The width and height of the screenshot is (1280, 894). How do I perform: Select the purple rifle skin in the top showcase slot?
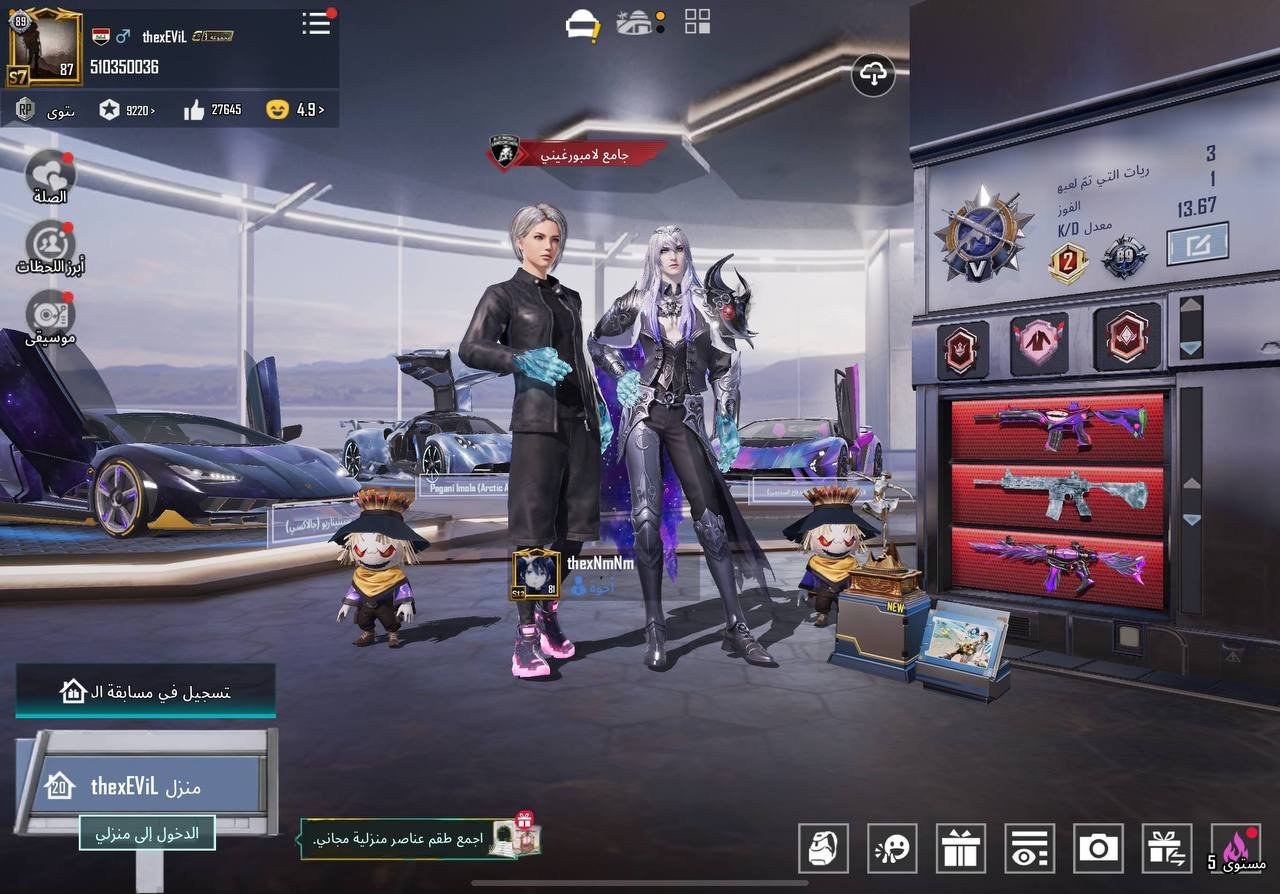point(1057,427)
